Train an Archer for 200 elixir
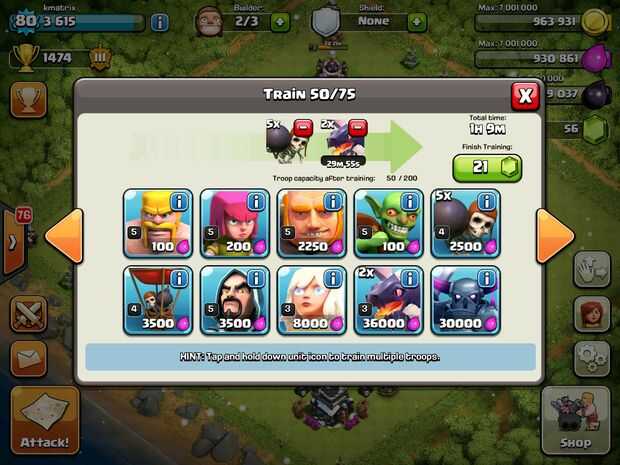This screenshot has width=620, height=465. 234,223
